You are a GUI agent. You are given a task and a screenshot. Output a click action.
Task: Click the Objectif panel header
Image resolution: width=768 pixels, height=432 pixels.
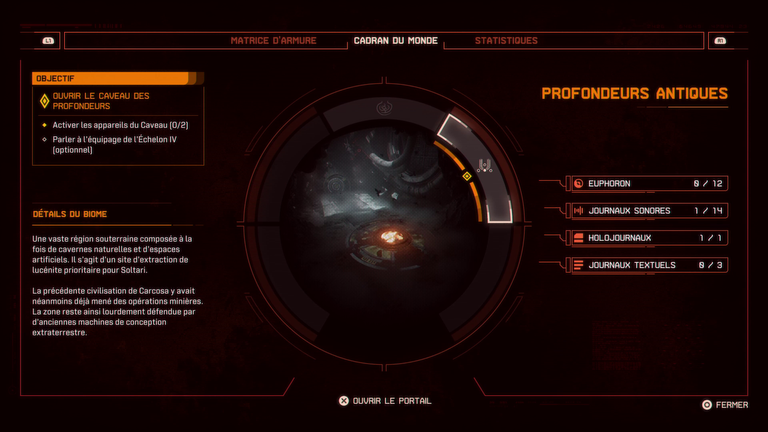click(110, 78)
